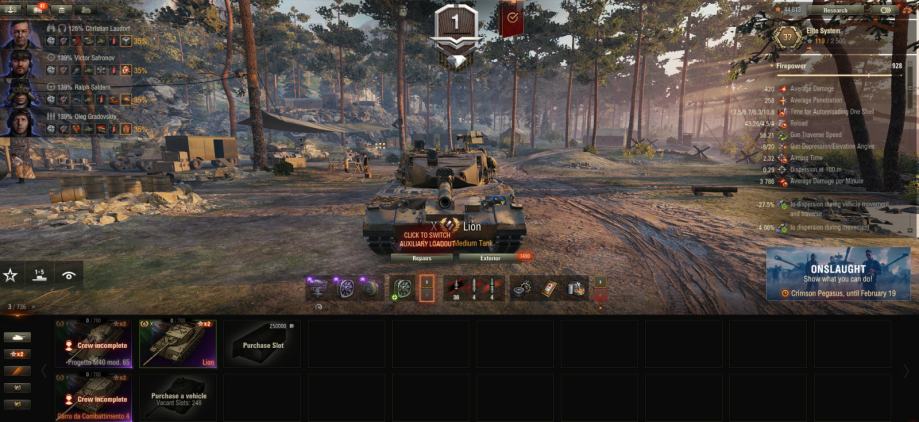Image resolution: width=919 pixels, height=422 pixels.
Task: Open the red bookmark flag at top center
Action: coord(510,19)
